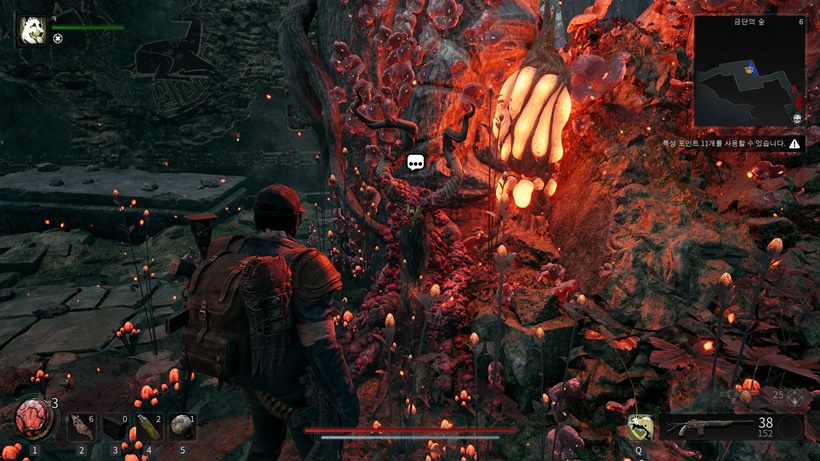Click the speech bubble talk icon

click(x=416, y=162)
